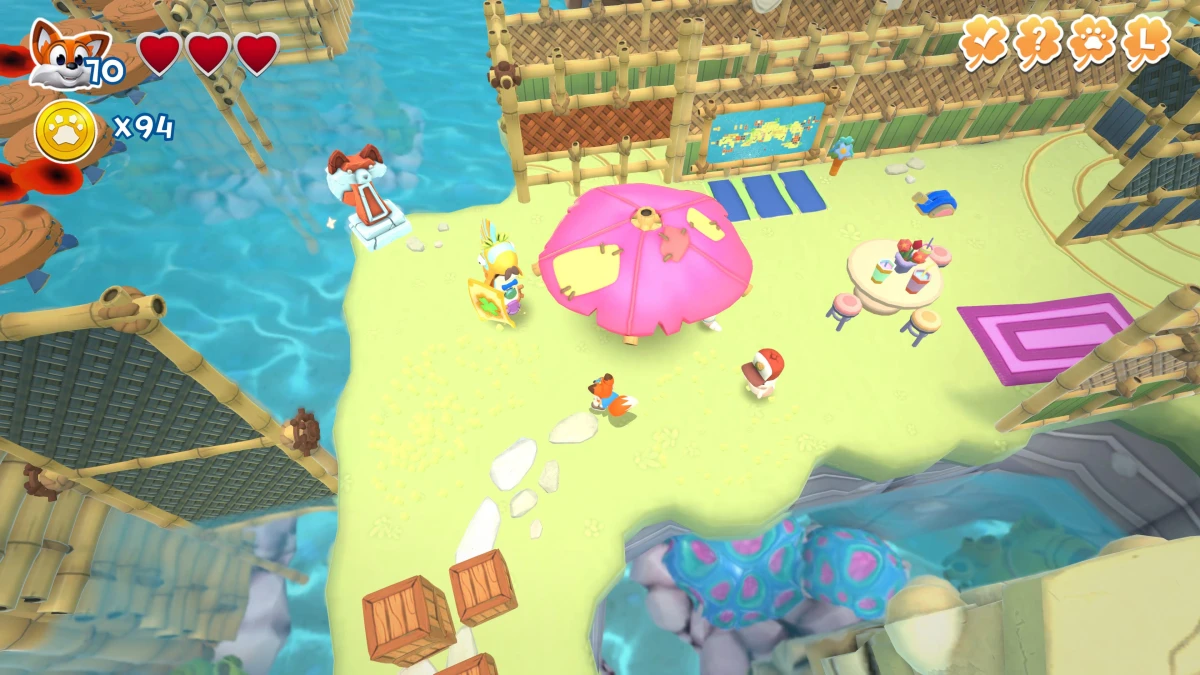Select the gold paw coin icon
1200x675 pixels.
click(66, 130)
